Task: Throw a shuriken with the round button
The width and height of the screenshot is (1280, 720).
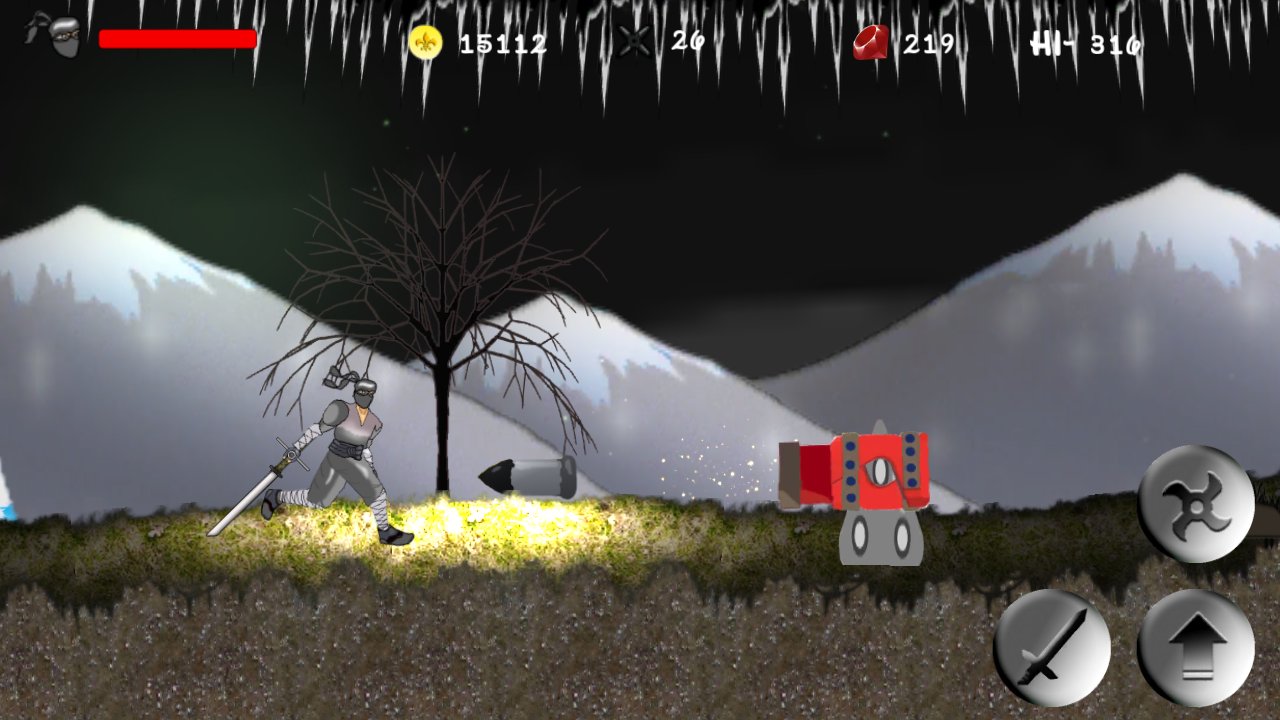Action: [1195, 504]
